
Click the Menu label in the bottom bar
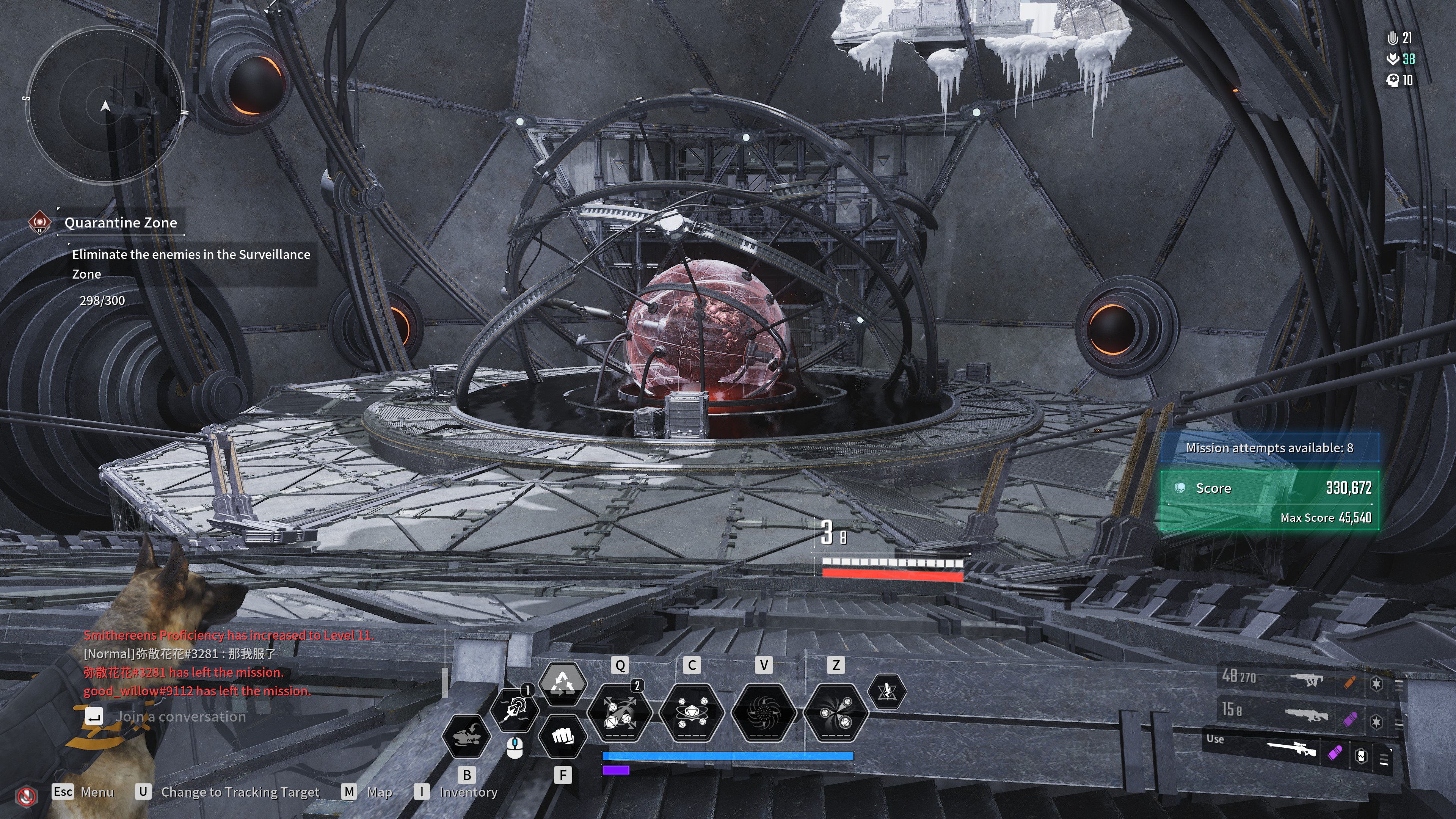[97, 792]
